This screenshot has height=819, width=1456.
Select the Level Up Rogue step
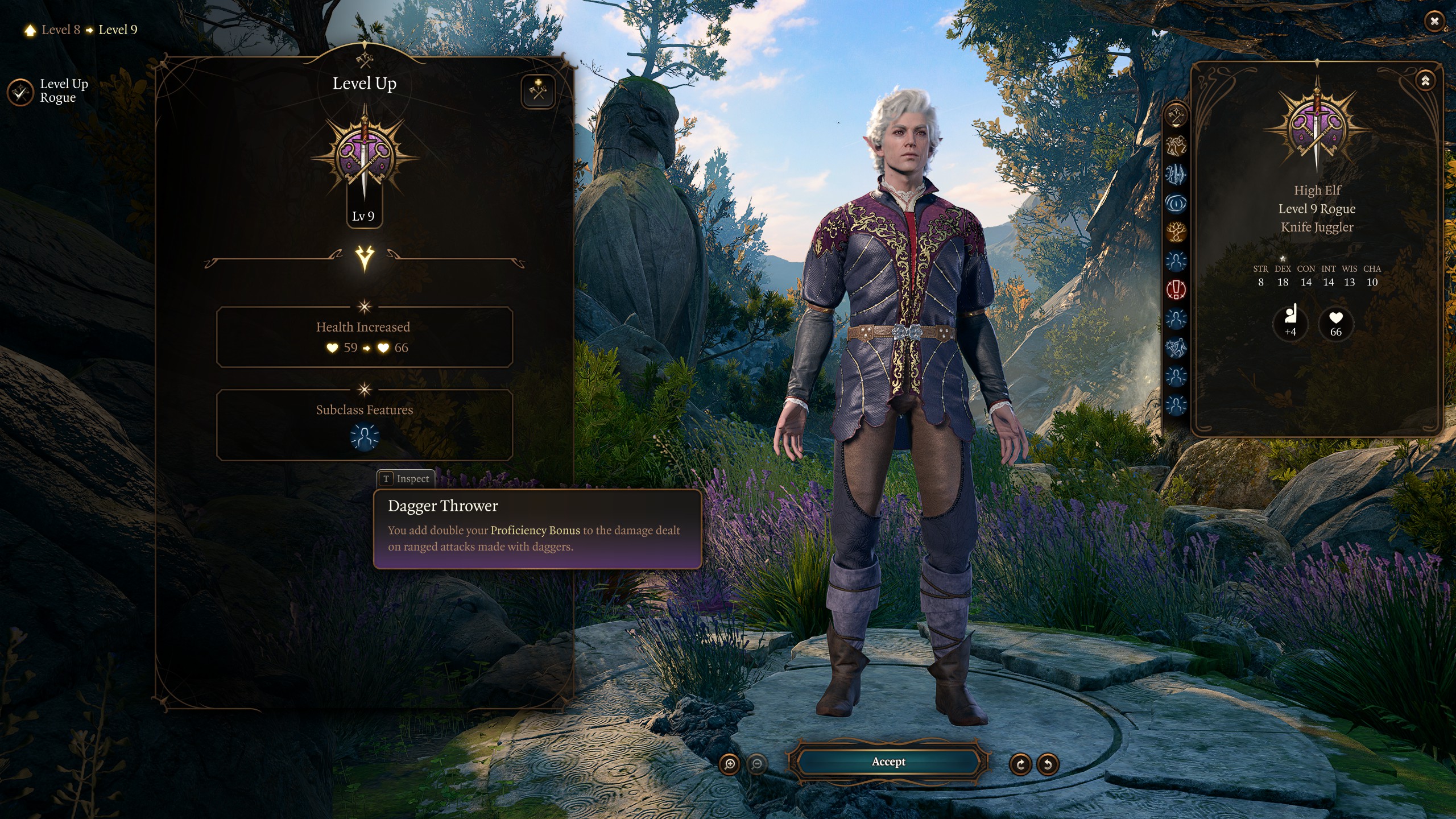point(20,91)
